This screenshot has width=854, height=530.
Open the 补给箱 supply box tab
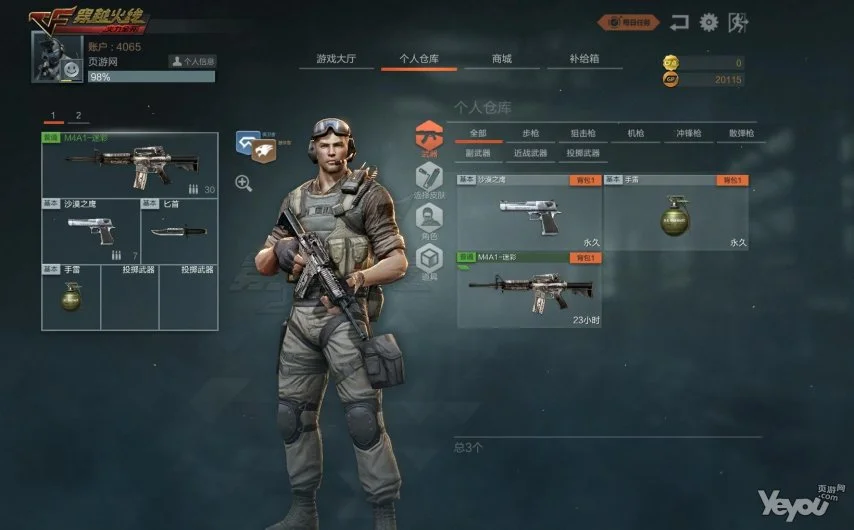pos(584,59)
